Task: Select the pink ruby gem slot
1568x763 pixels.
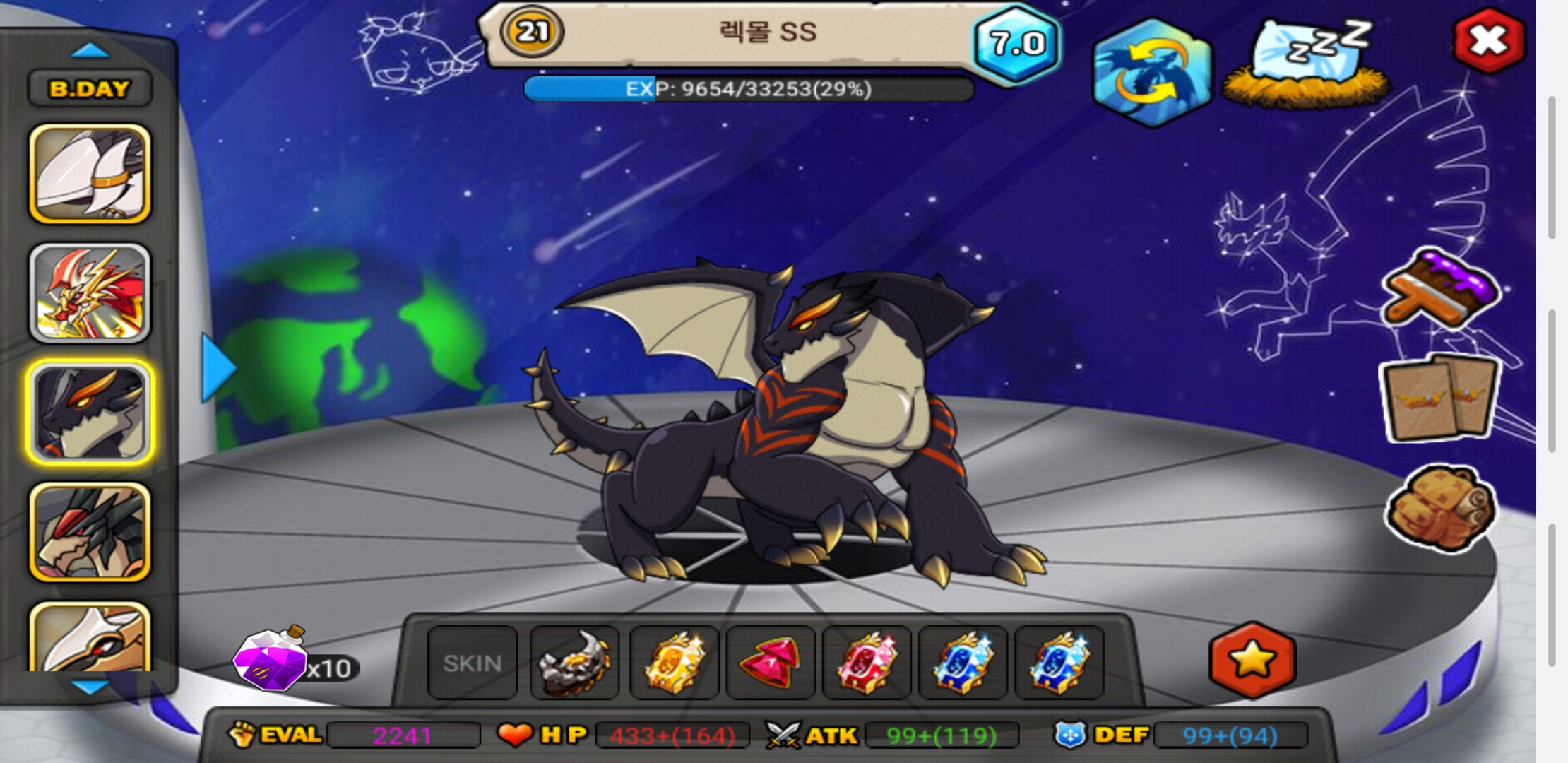Action: tap(771, 663)
